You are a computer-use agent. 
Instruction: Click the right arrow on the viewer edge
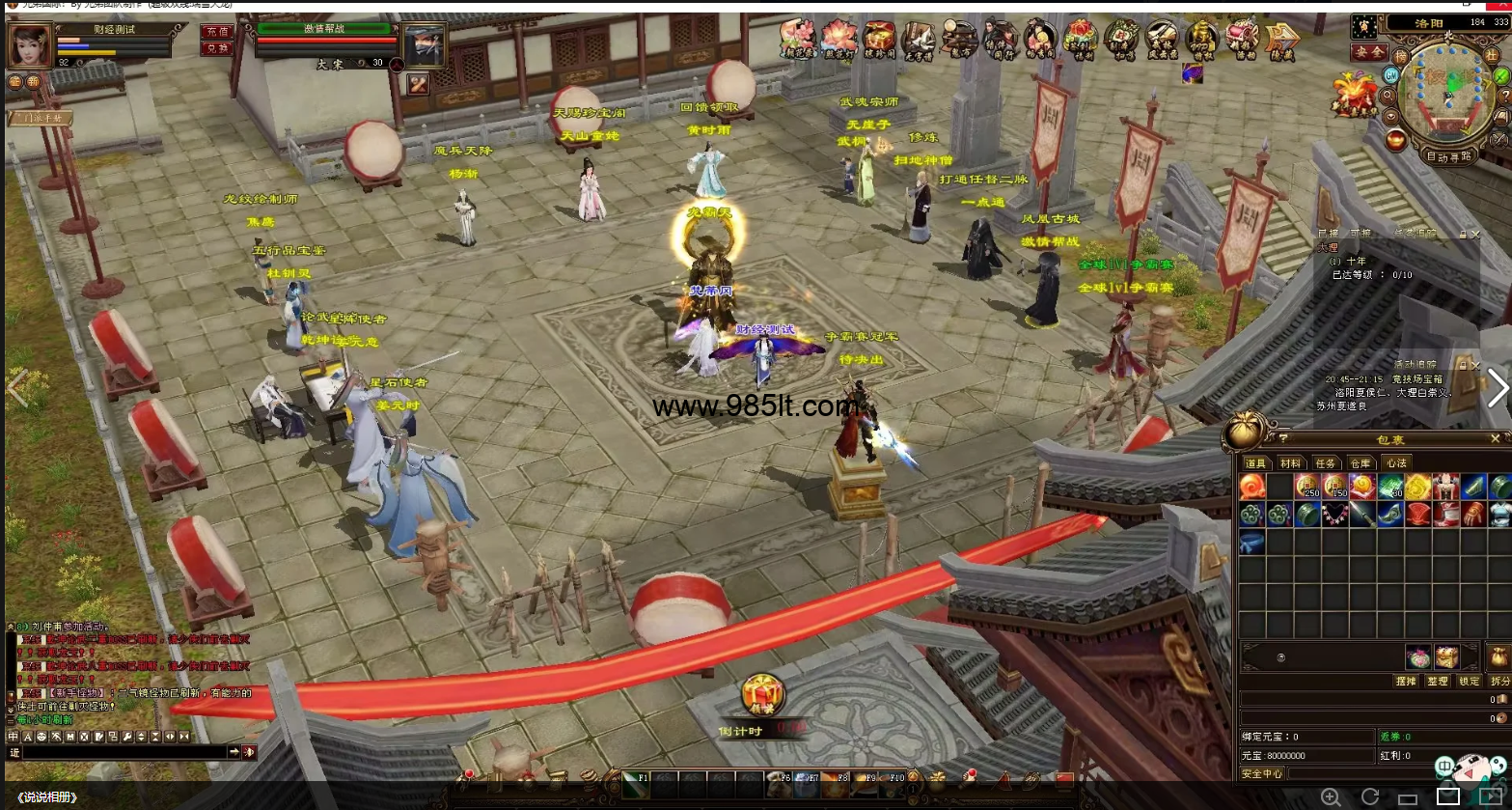coord(1497,388)
